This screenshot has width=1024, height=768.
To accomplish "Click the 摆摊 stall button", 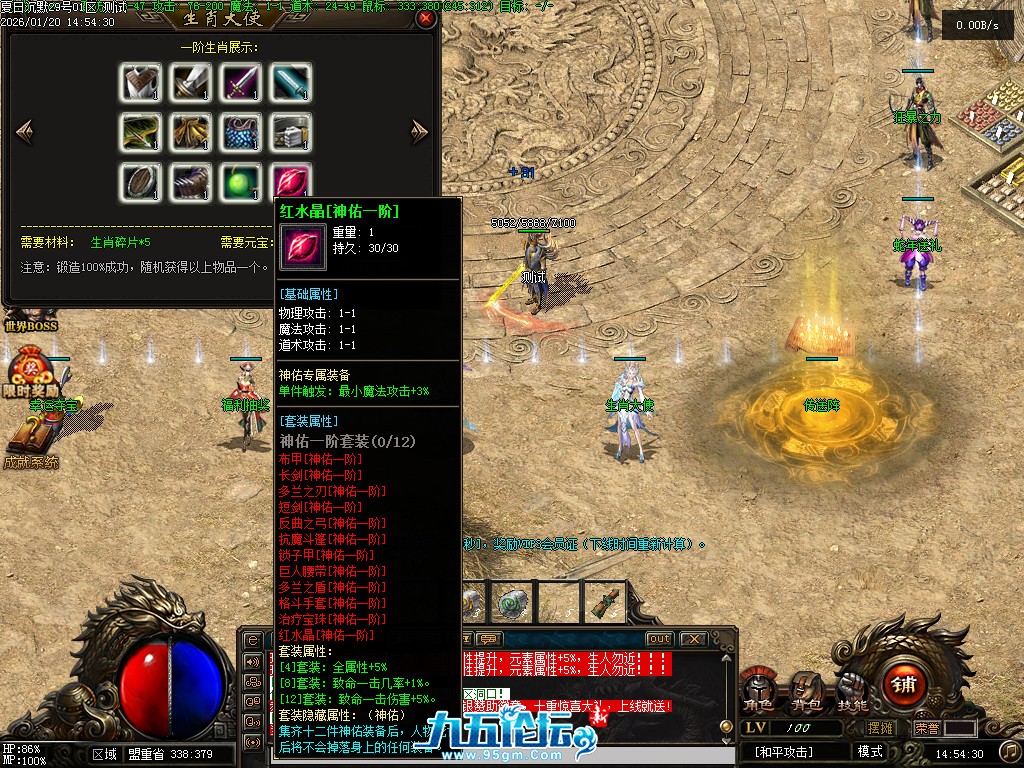I will 880,728.
